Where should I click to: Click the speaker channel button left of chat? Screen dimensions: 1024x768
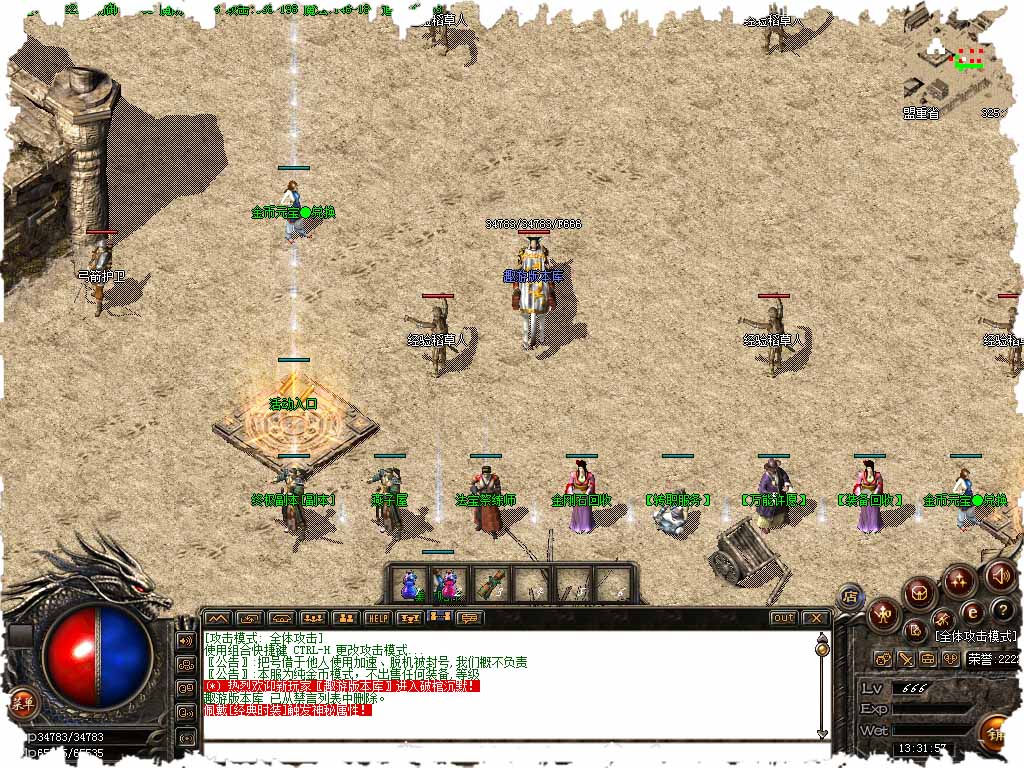click(x=185, y=640)
